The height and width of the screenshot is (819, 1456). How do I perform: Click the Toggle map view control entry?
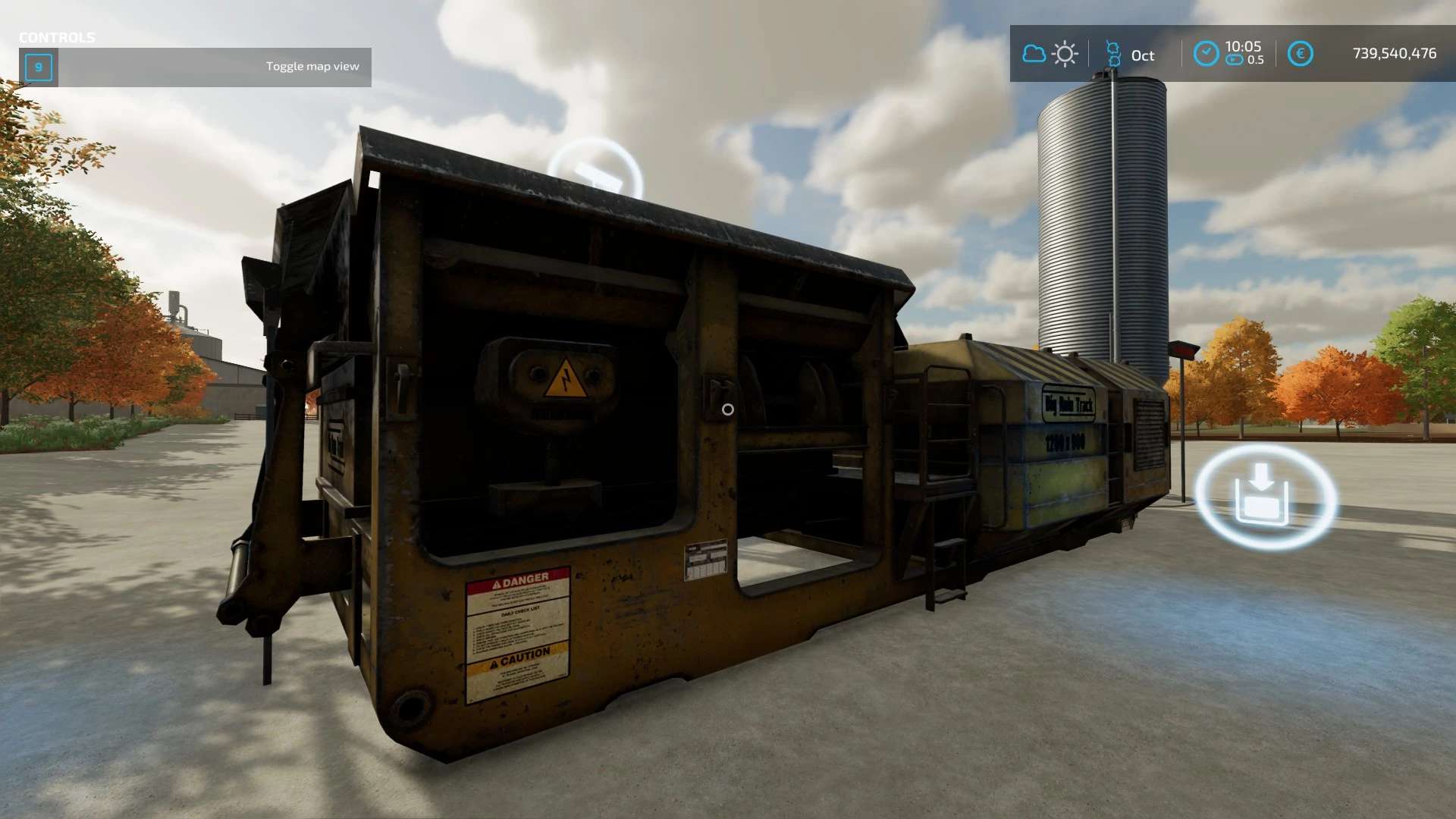(x=195, y=67)
